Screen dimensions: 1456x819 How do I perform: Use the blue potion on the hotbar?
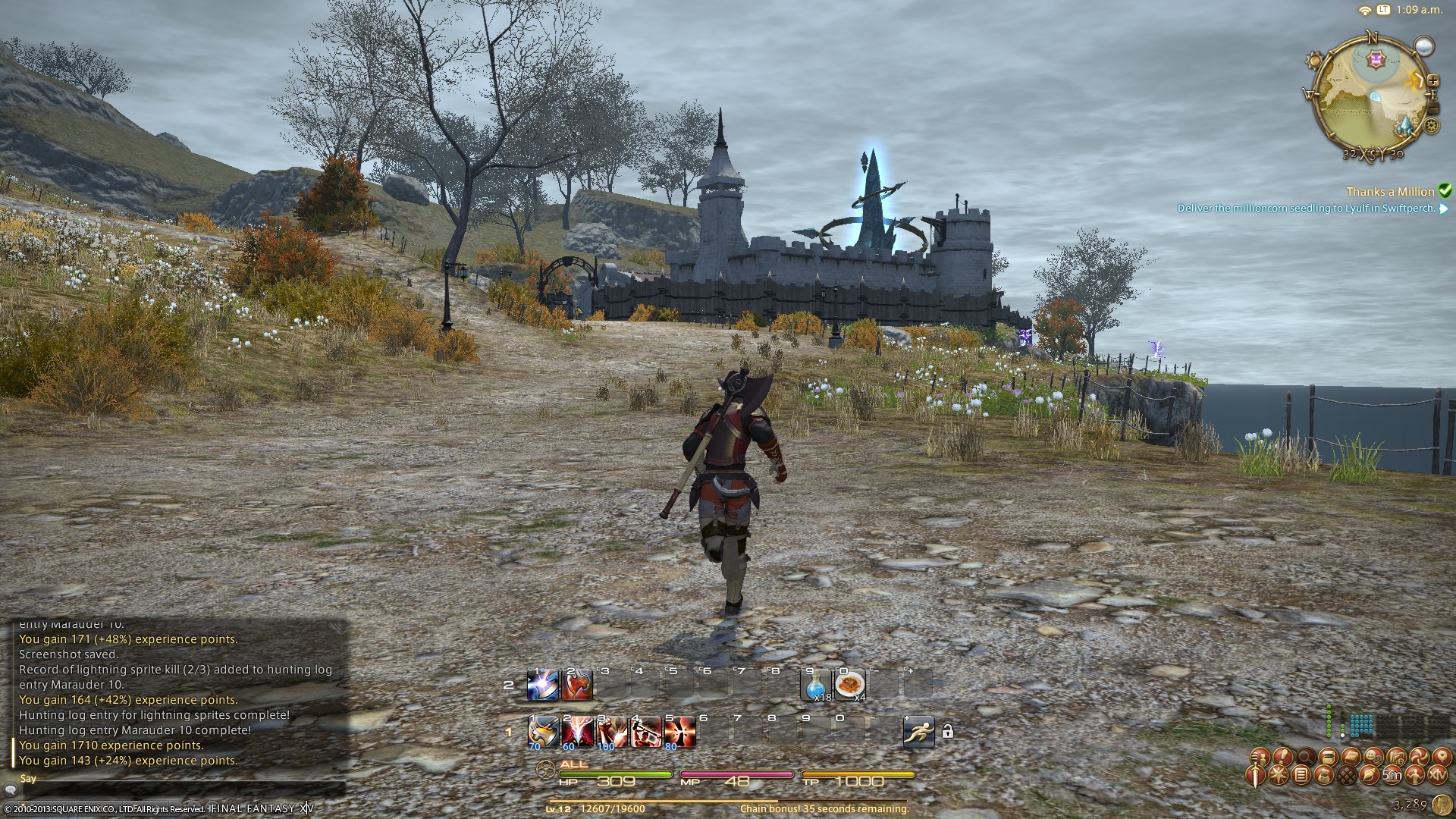(816, 684)
